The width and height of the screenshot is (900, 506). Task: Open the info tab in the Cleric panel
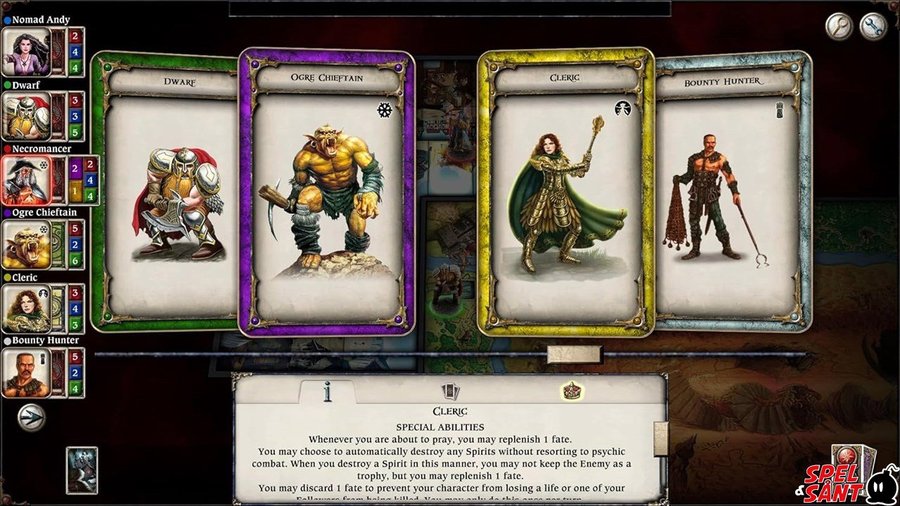pyautogui.click(x=326, y=392)
